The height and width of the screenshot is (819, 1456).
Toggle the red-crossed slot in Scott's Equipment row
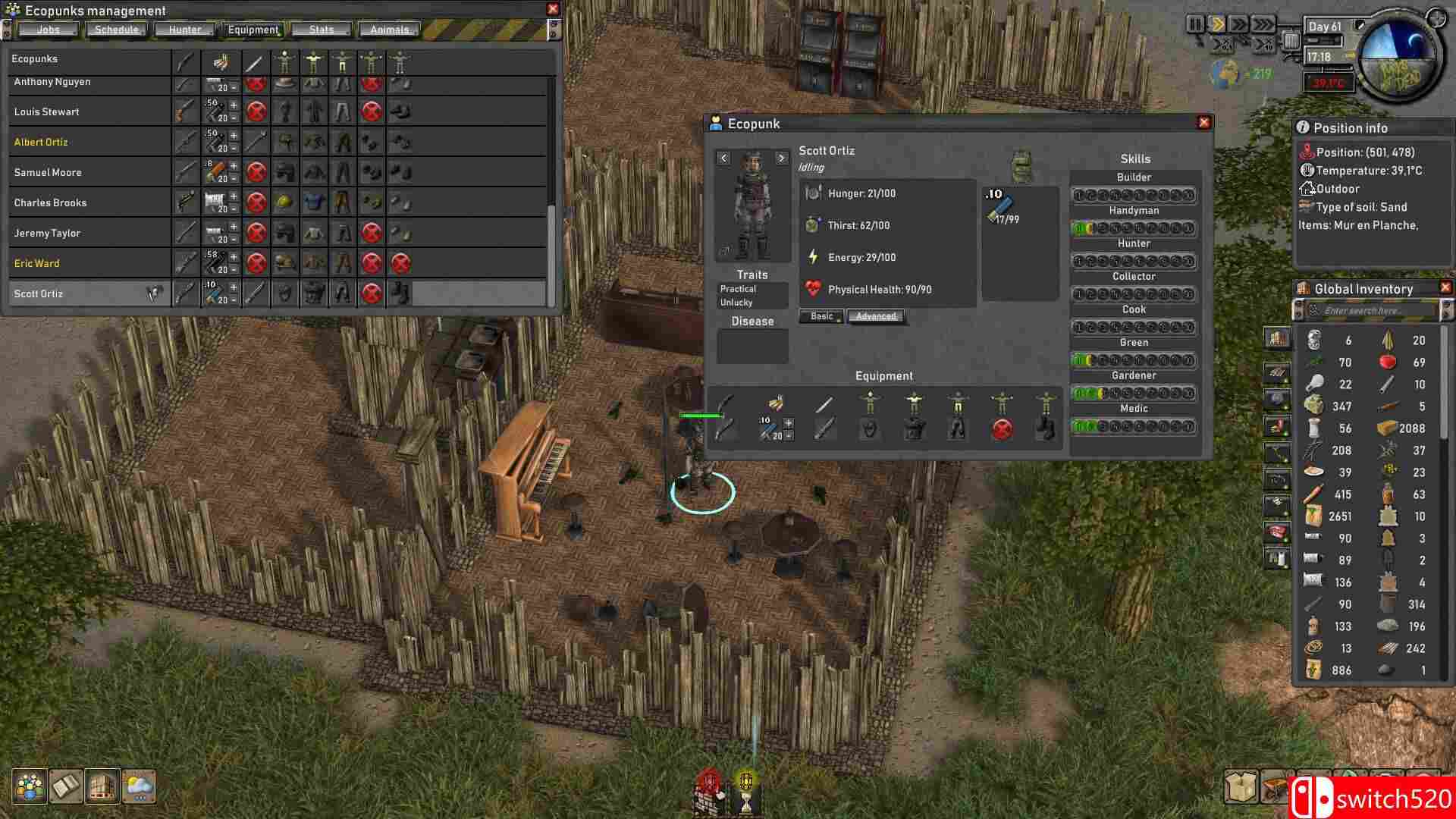coord(1003,428)
